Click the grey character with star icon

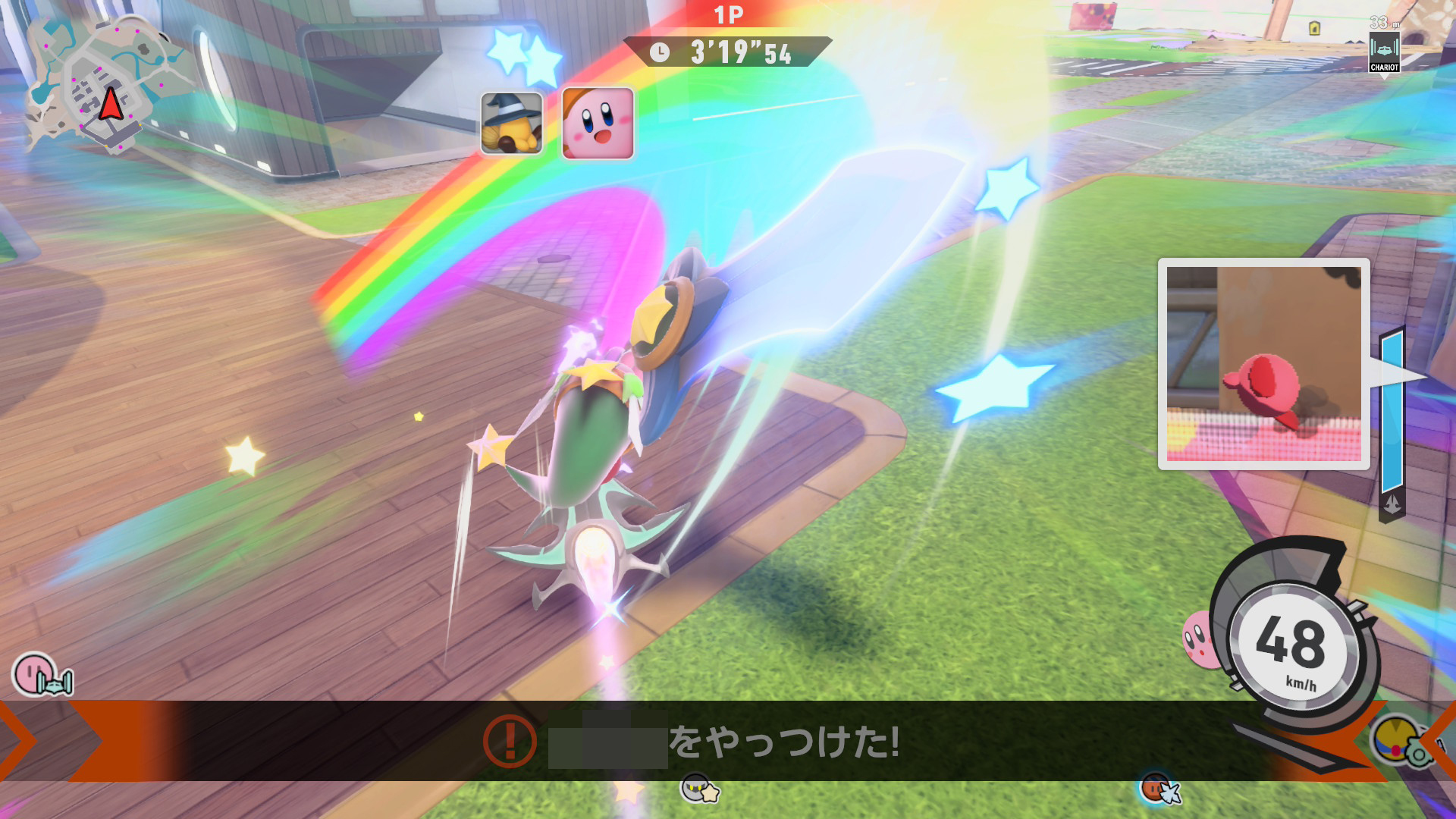(x=699, y=789)
